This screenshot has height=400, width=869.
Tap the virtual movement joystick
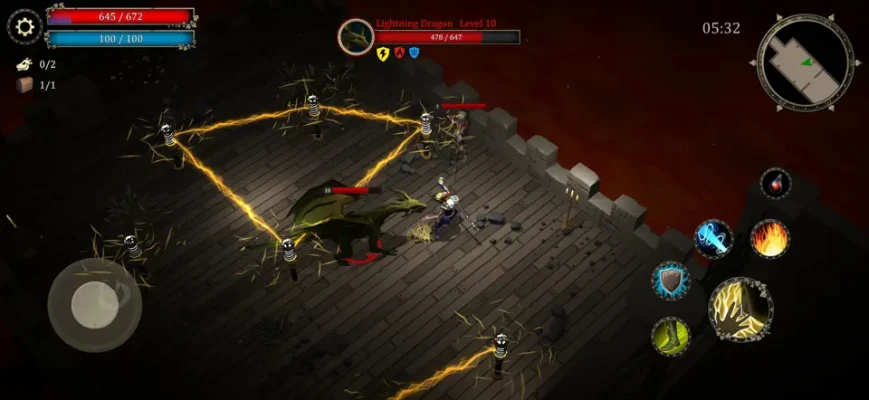point(94,305)
